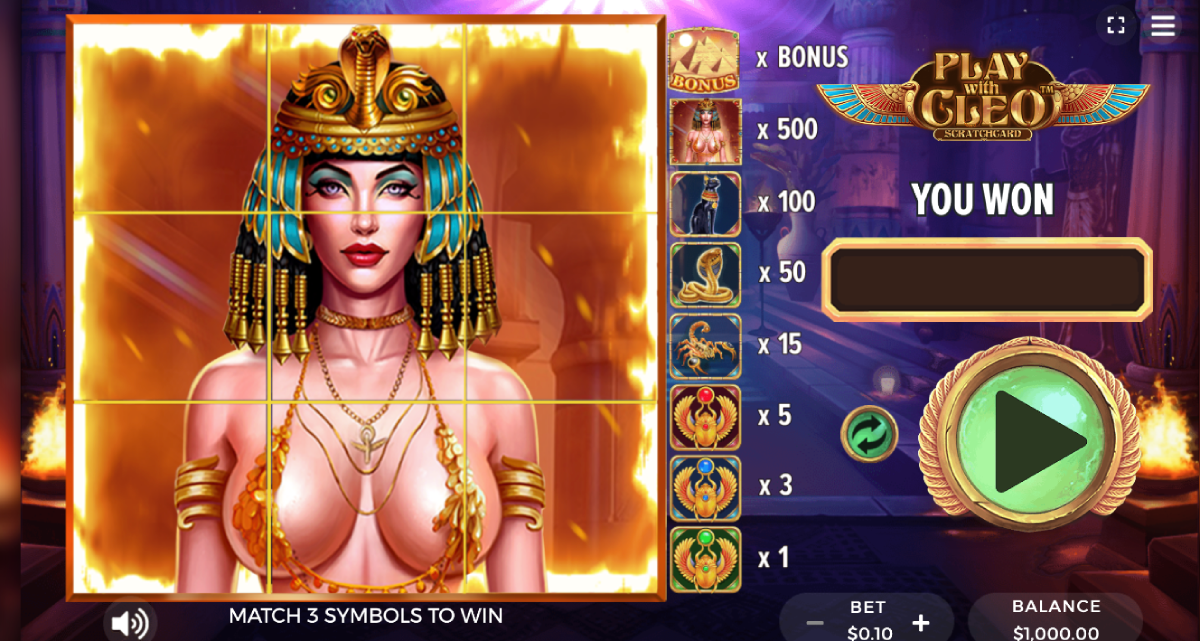Decrease the bet with the minus button
Screen dimensions: 1200x641
815,624
